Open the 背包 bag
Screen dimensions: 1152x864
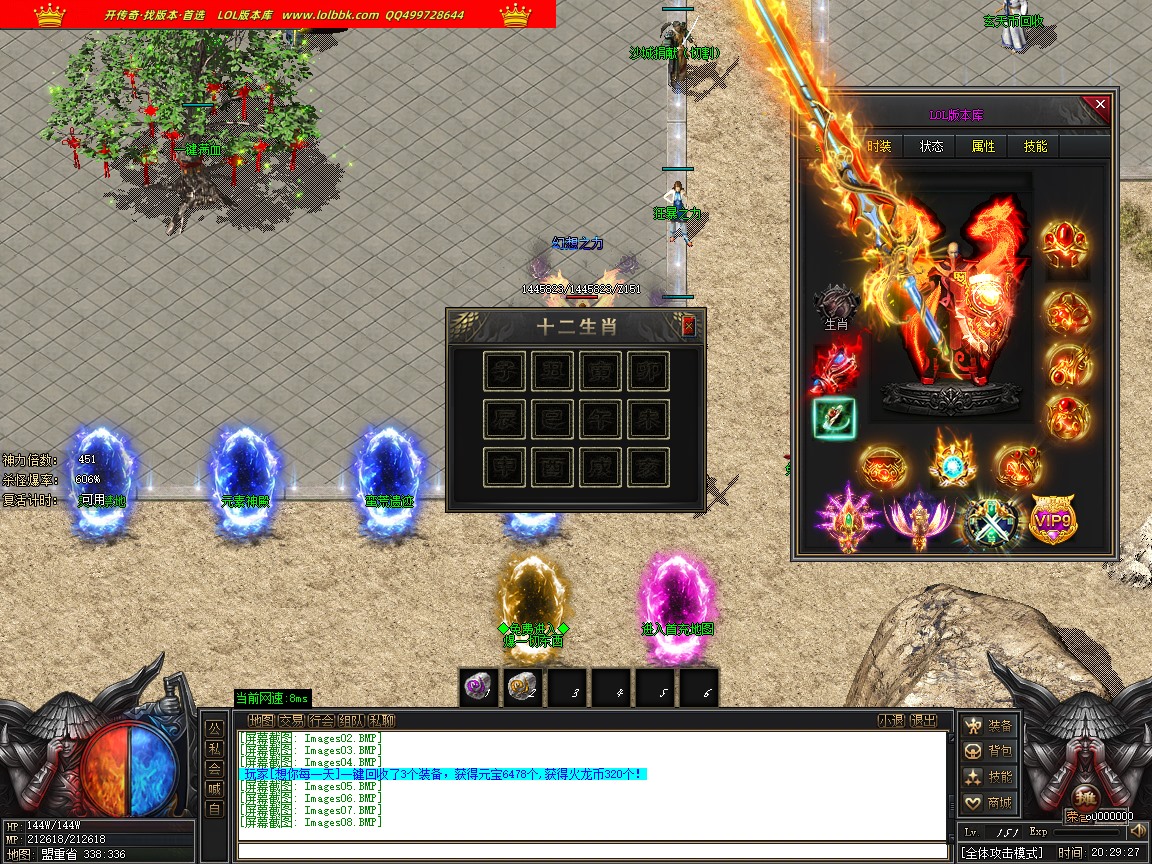point(989,751)
